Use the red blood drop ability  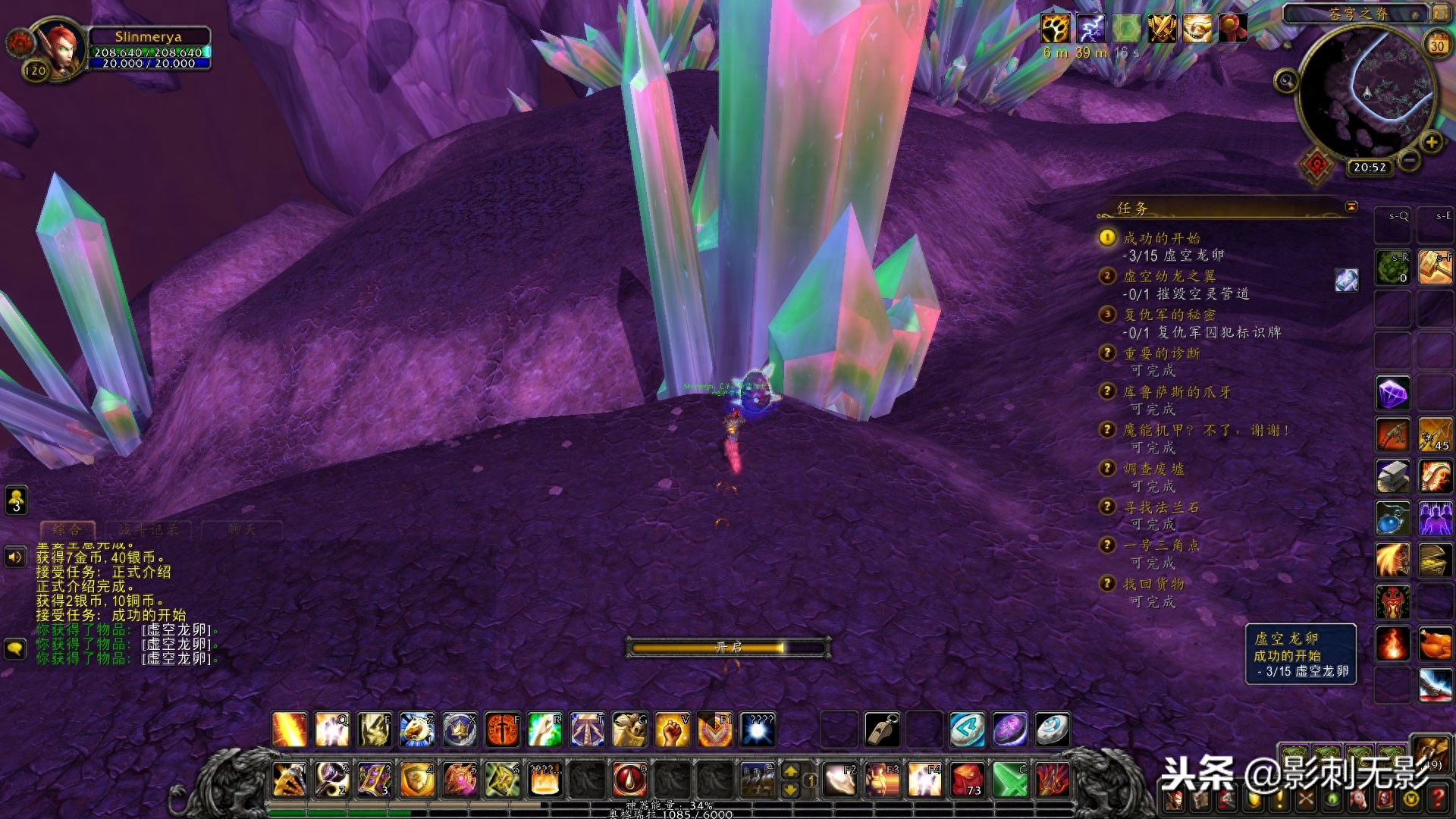tap(629, 779)
